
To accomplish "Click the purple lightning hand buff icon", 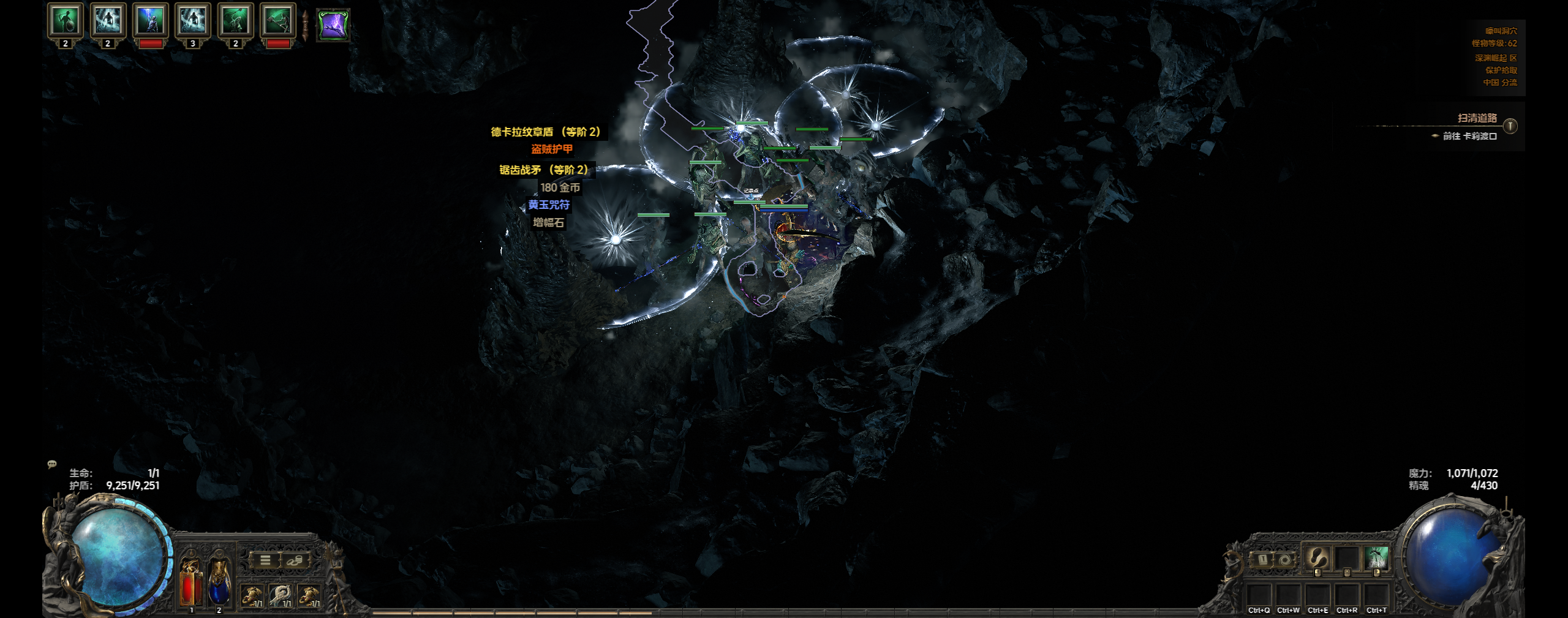I will (333, 25).
